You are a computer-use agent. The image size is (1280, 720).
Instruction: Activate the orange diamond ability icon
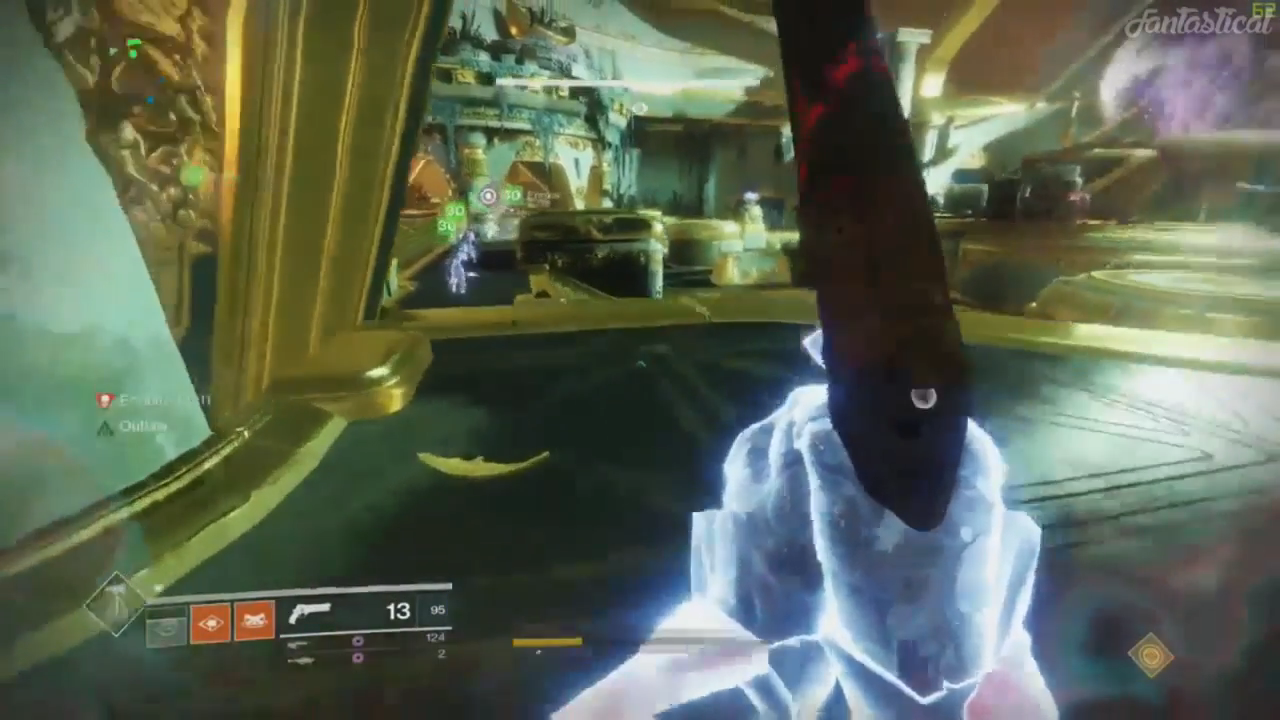210,623
